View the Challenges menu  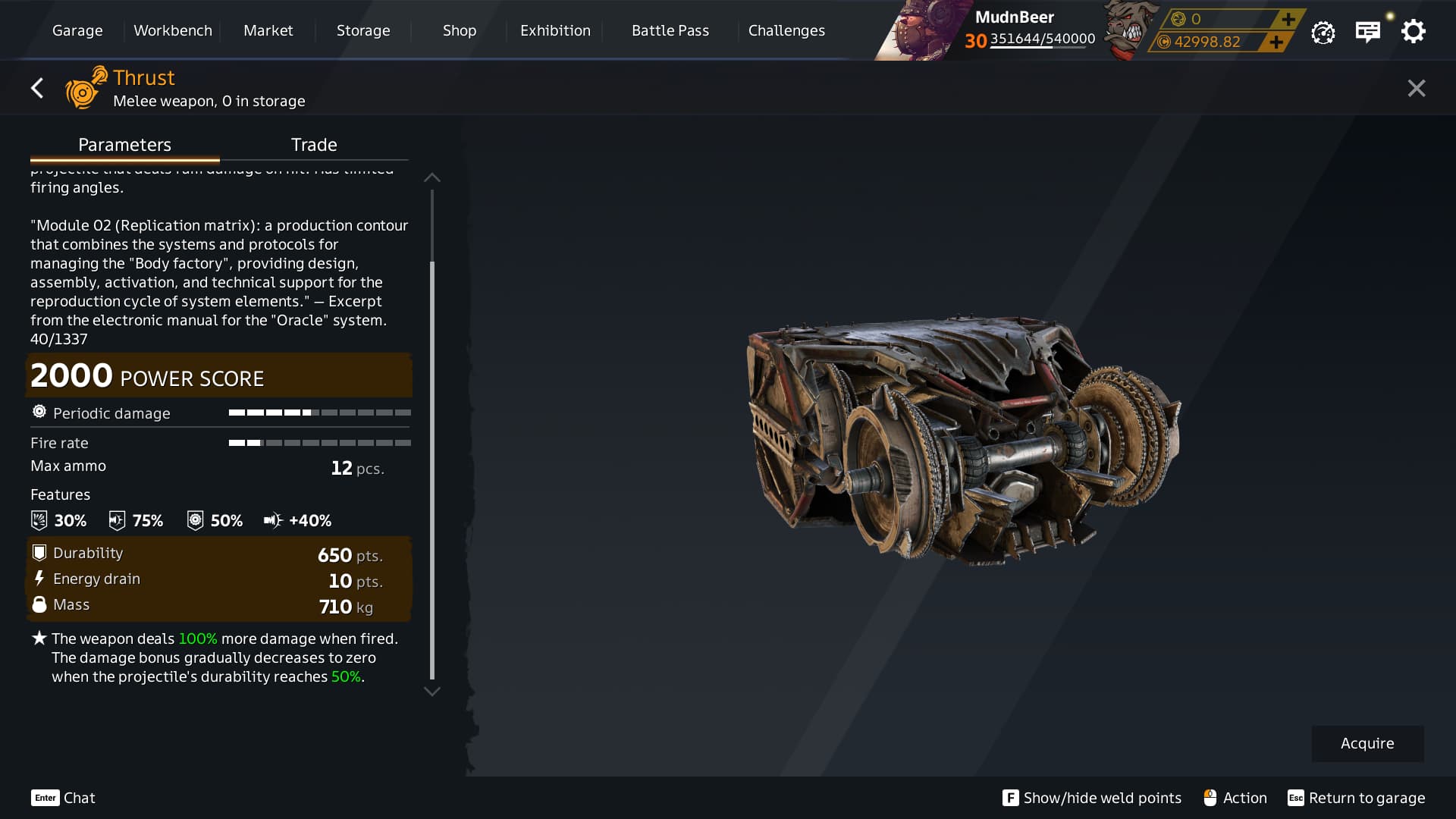coord(786,30)
